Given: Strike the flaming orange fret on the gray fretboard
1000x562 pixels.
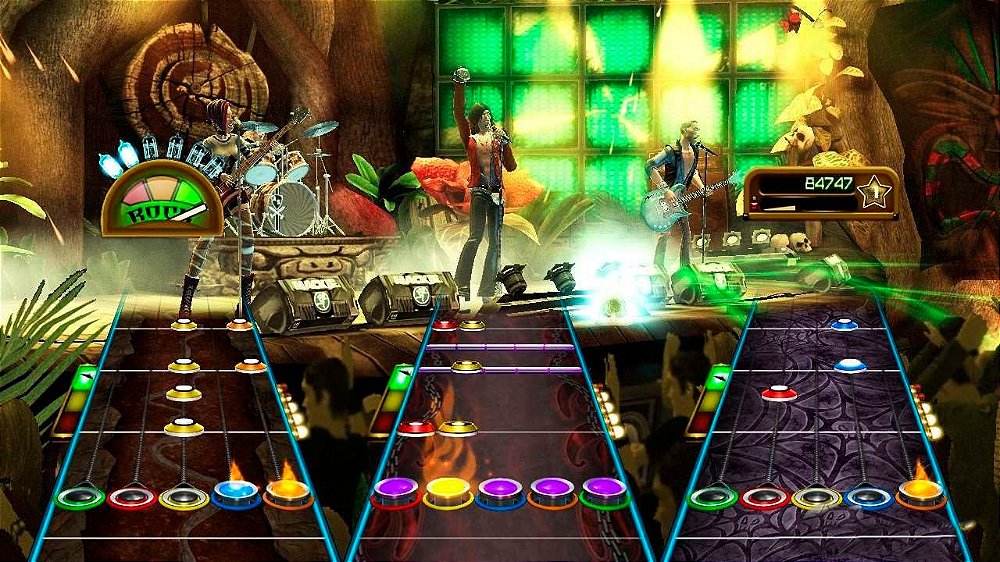Looking at the screenshot, I should click(x=922, y=493).
